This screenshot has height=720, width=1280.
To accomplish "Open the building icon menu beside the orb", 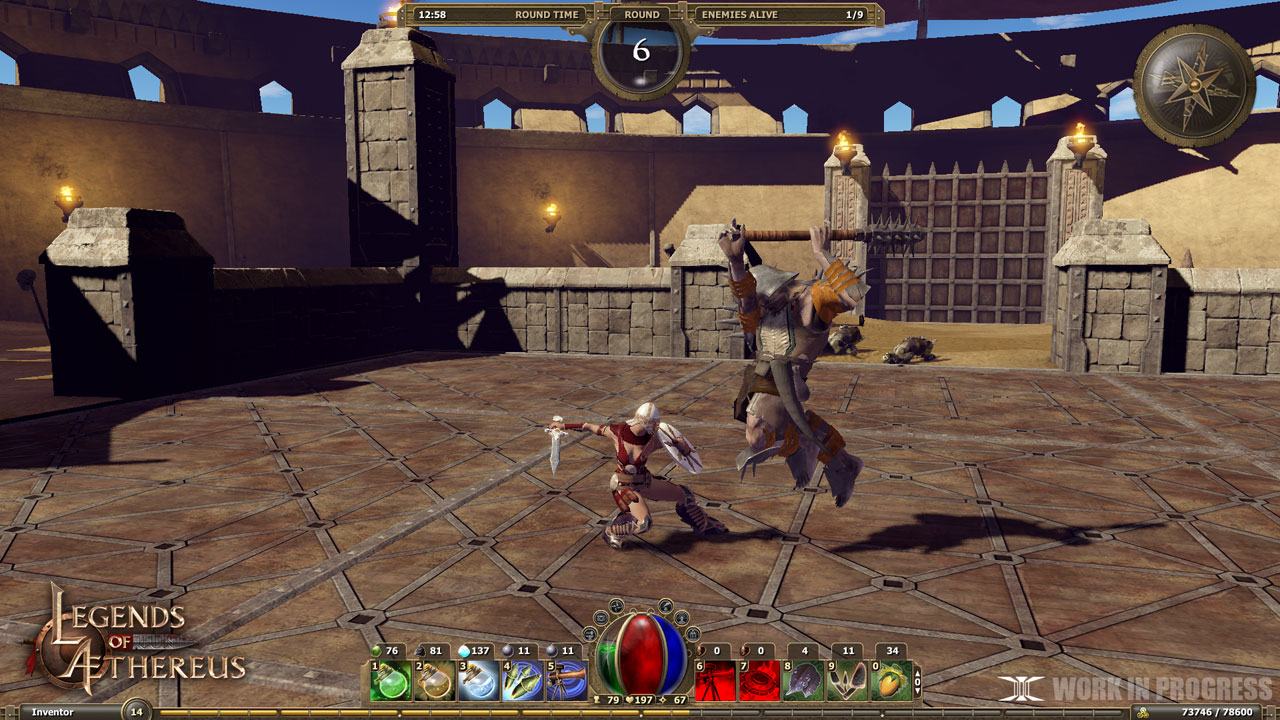I will click(x=693, y=635).
